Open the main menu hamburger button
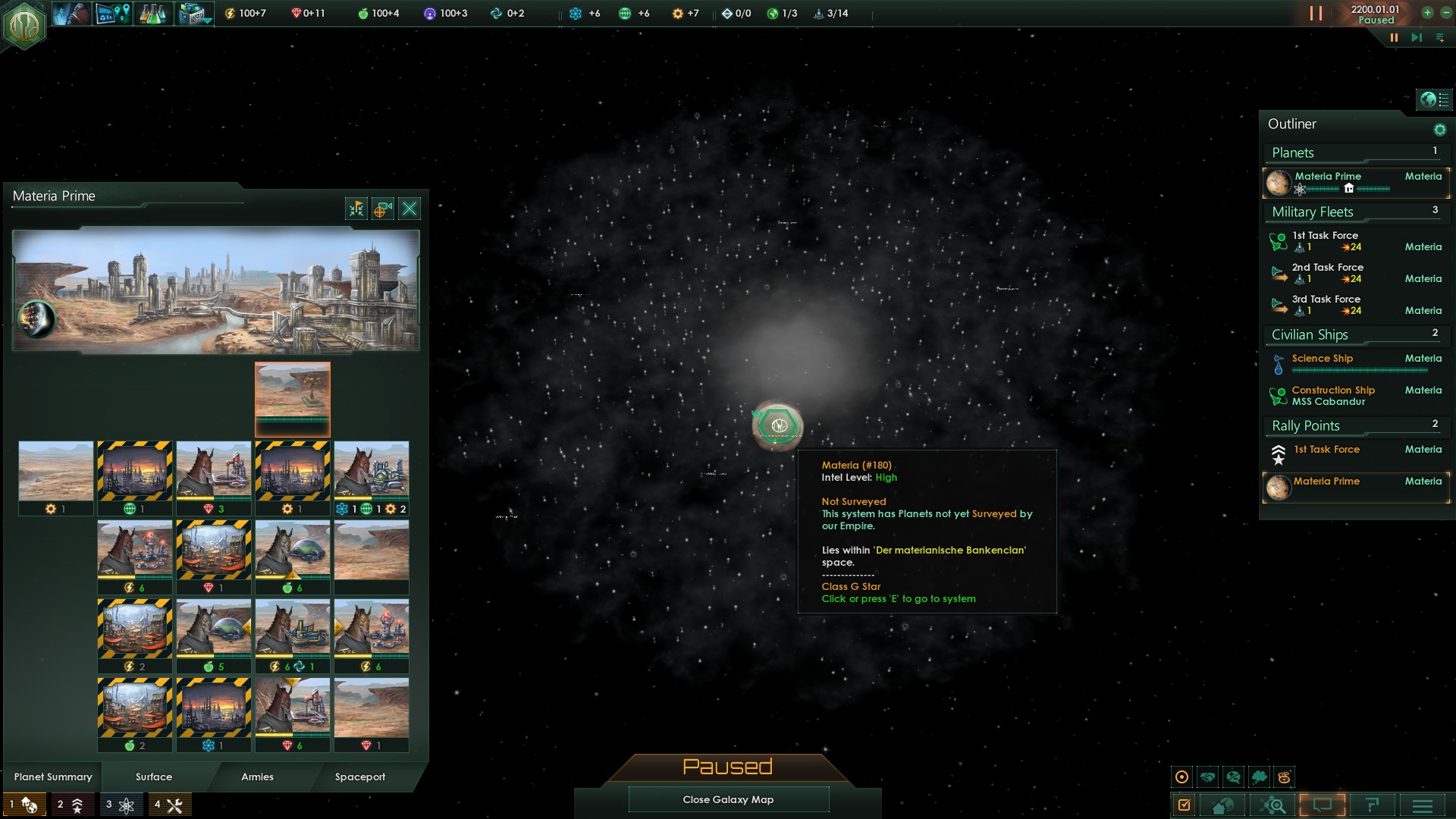 pos(1423,805)
